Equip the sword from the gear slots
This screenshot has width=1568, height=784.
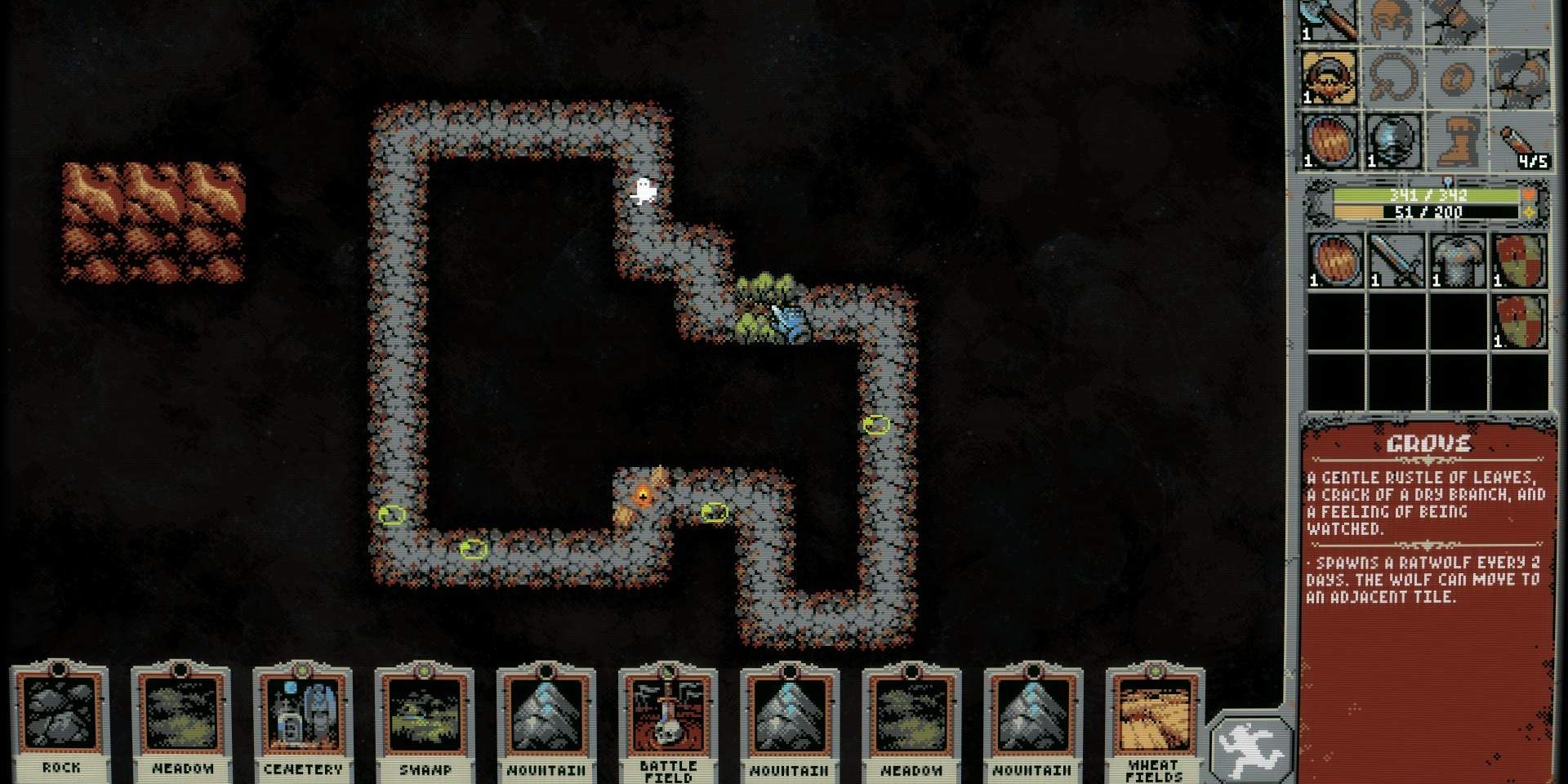(1396, 260)
